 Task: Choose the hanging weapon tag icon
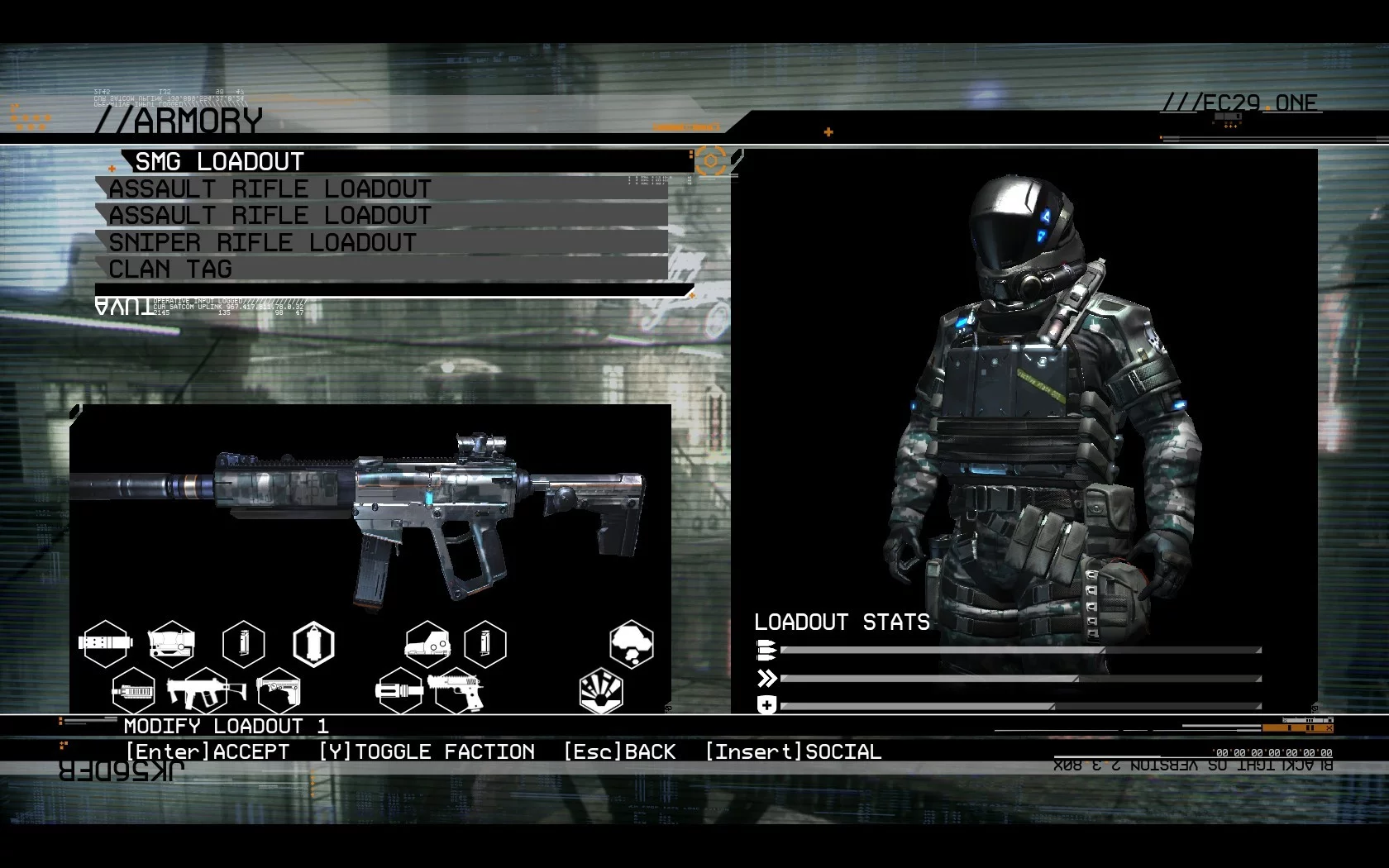point(314,643)
